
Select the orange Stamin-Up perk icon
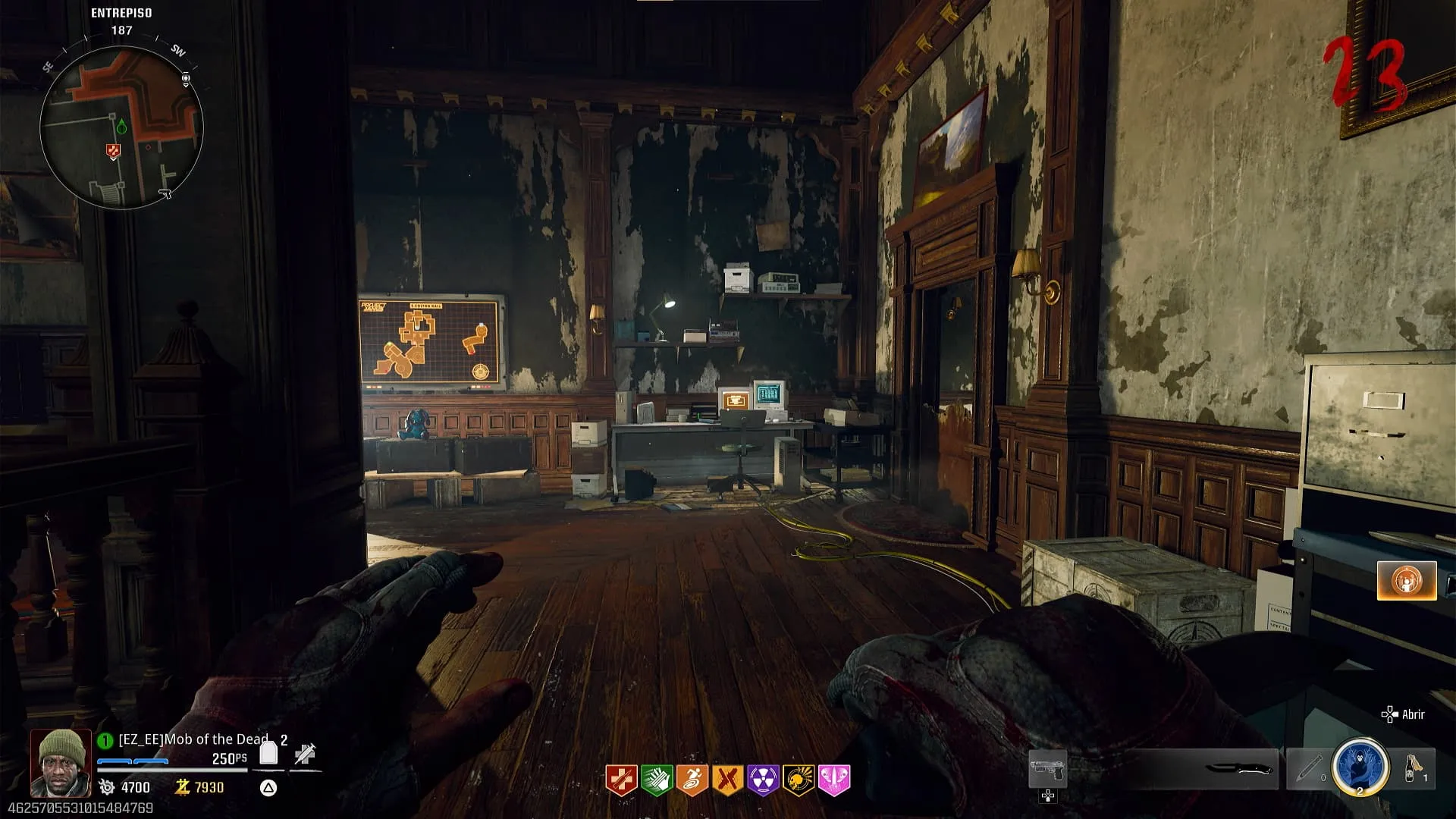(x=692, y=780)
